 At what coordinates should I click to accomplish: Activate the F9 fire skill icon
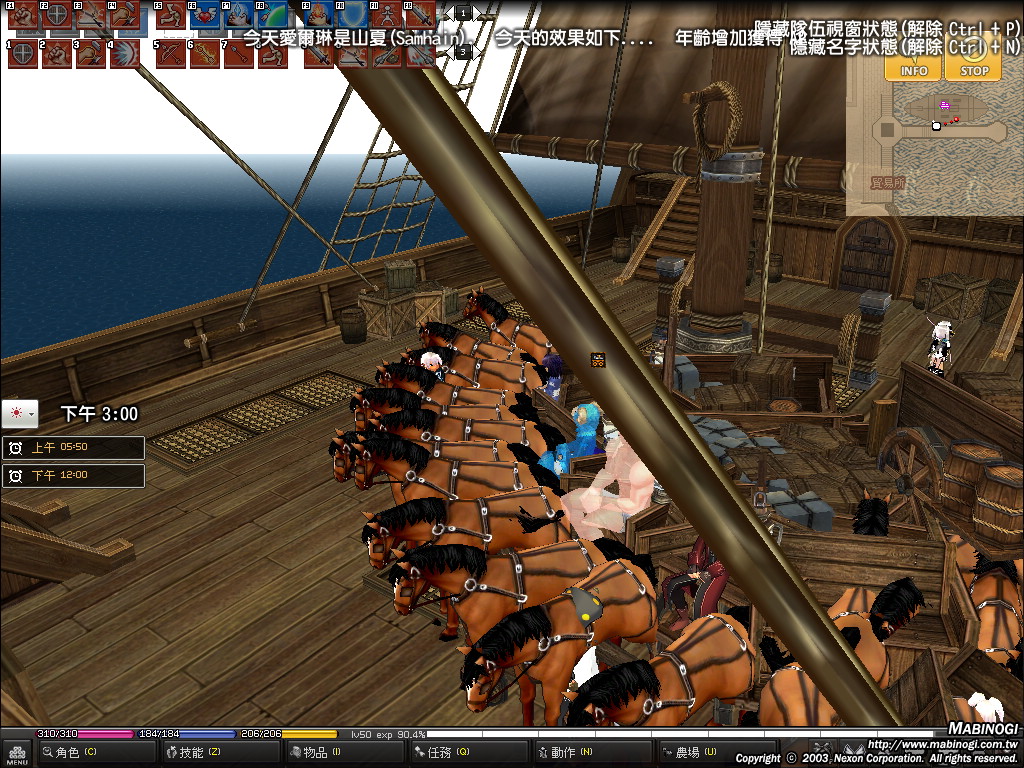(x=317, y=17)
